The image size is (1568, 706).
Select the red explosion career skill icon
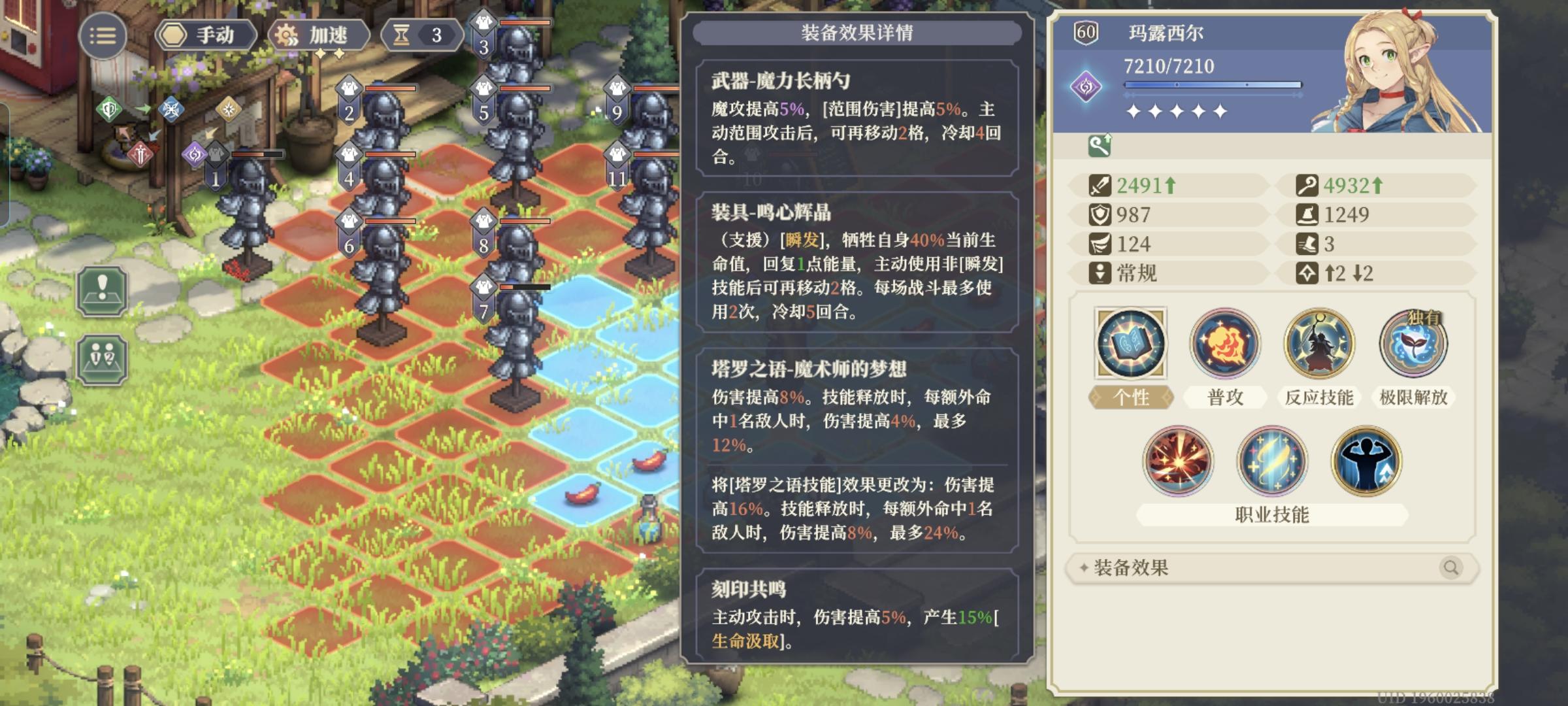[x=1178, y=461]
